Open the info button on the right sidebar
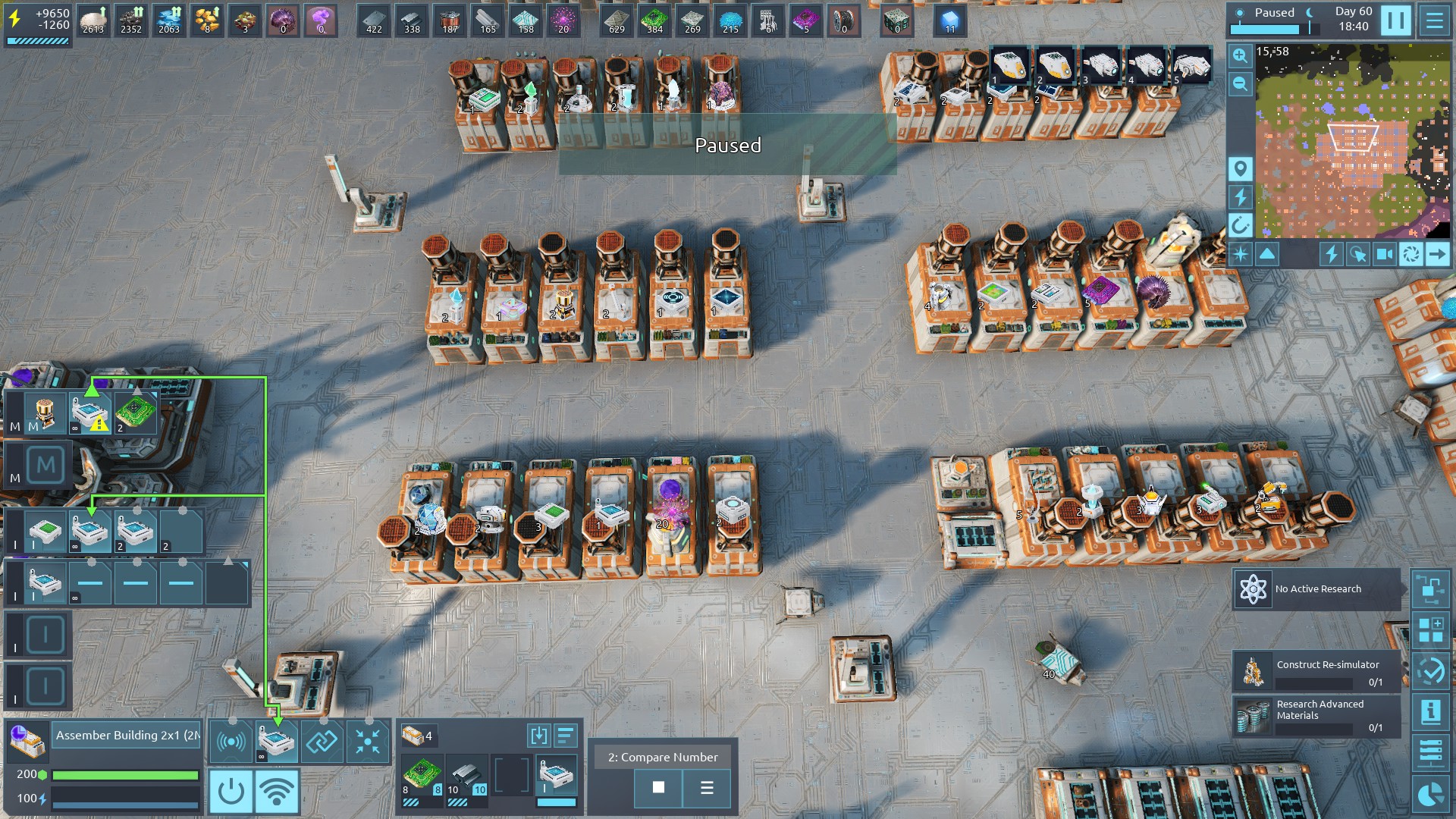The height and width of the screenshot is (819, 1456). [1430, 712]
